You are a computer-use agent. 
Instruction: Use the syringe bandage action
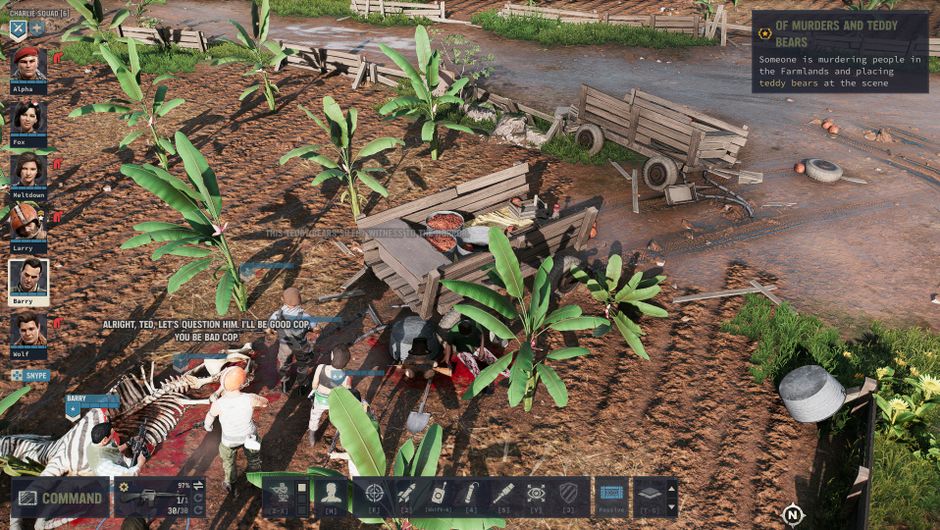503,494
